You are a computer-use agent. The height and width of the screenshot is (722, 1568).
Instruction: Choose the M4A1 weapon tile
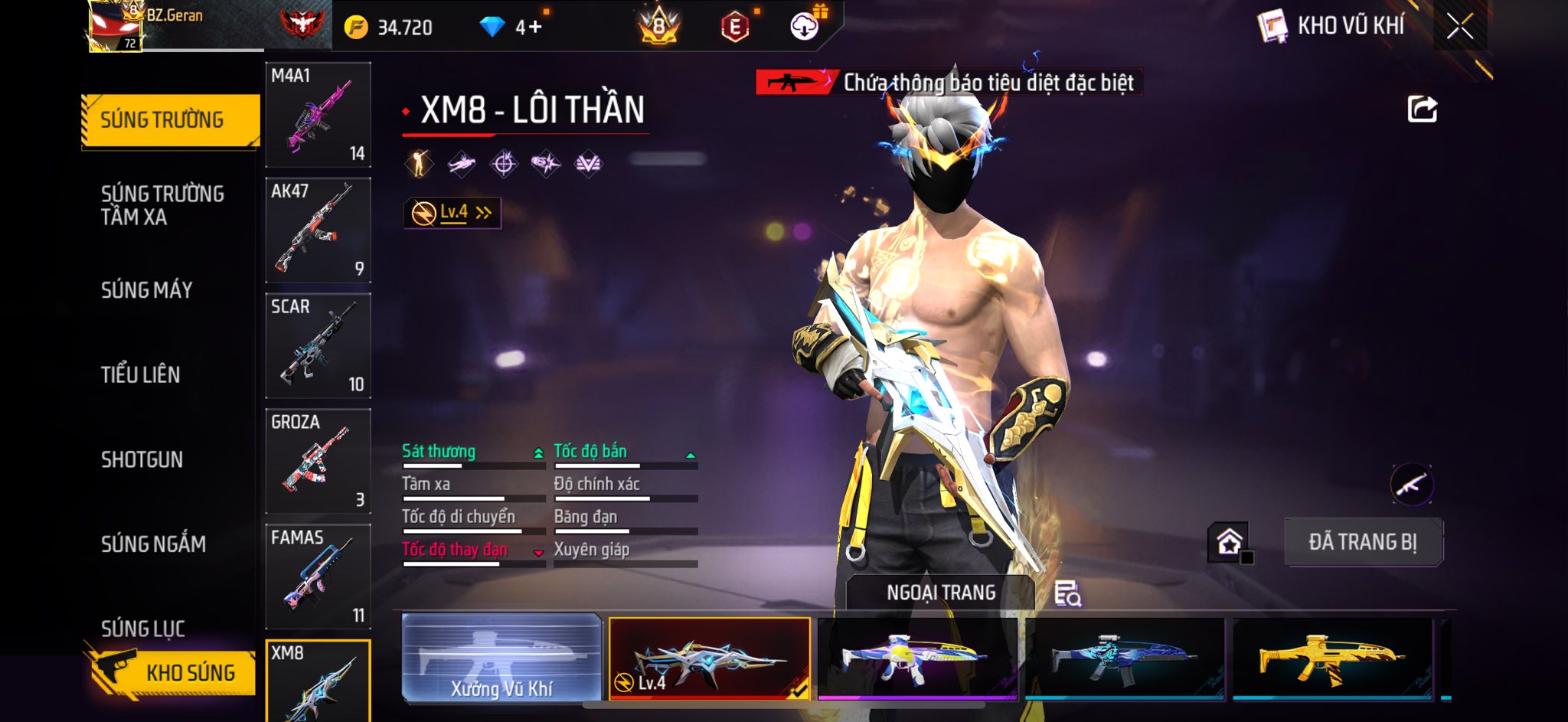pos(318,115)
